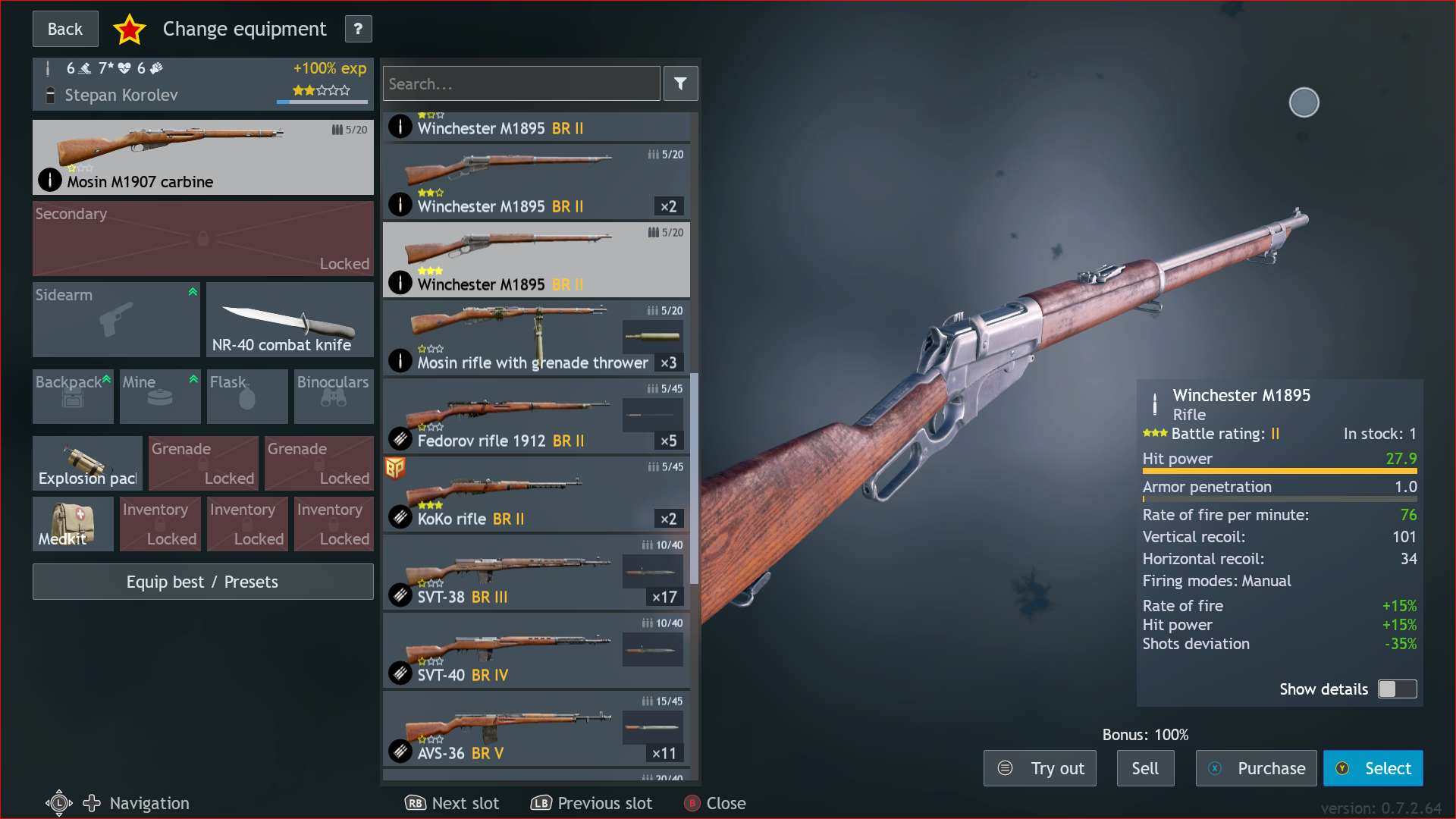Click the red star icon in the header
1456x819 pixels.
130,29
